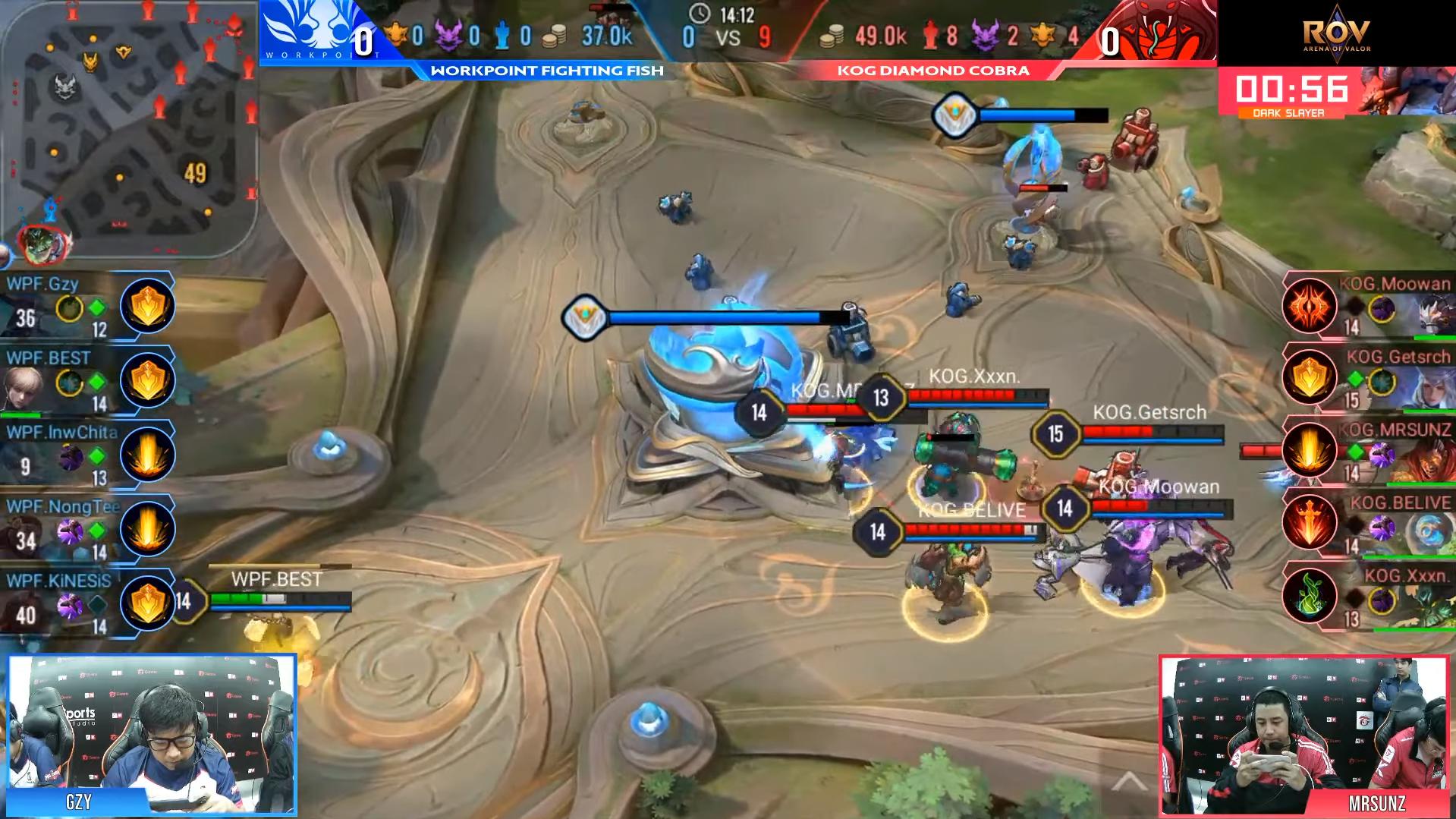Choose the KOG.Getsrch player row

coord(1366,380)
